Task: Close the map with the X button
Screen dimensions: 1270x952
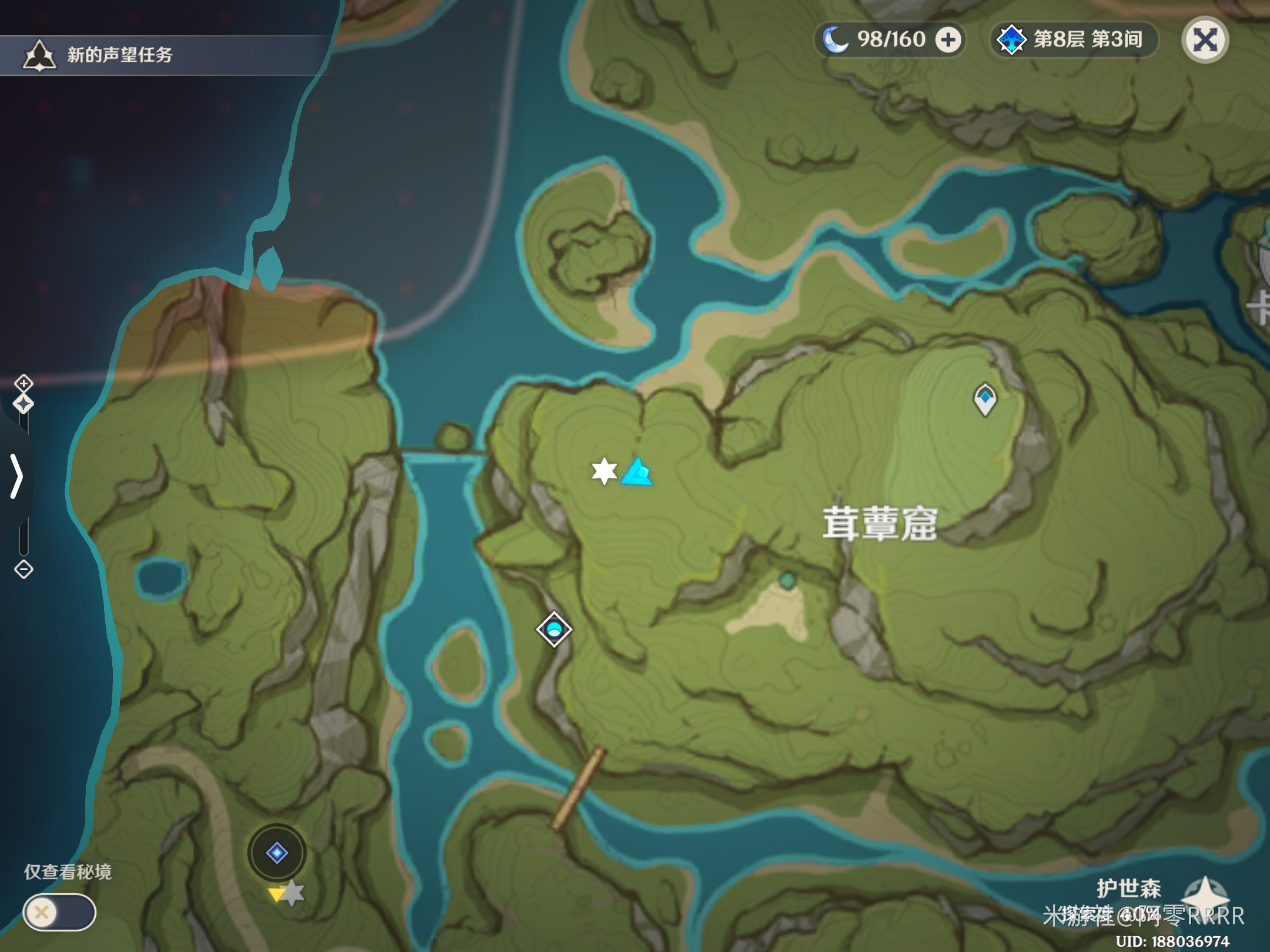Action: click(x=1205, y=40)
